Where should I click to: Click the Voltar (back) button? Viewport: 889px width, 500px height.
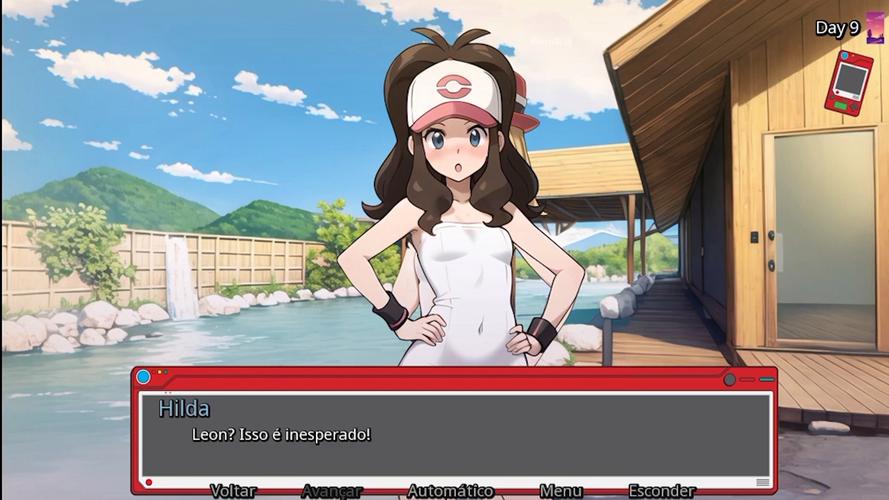pos(233,491)
